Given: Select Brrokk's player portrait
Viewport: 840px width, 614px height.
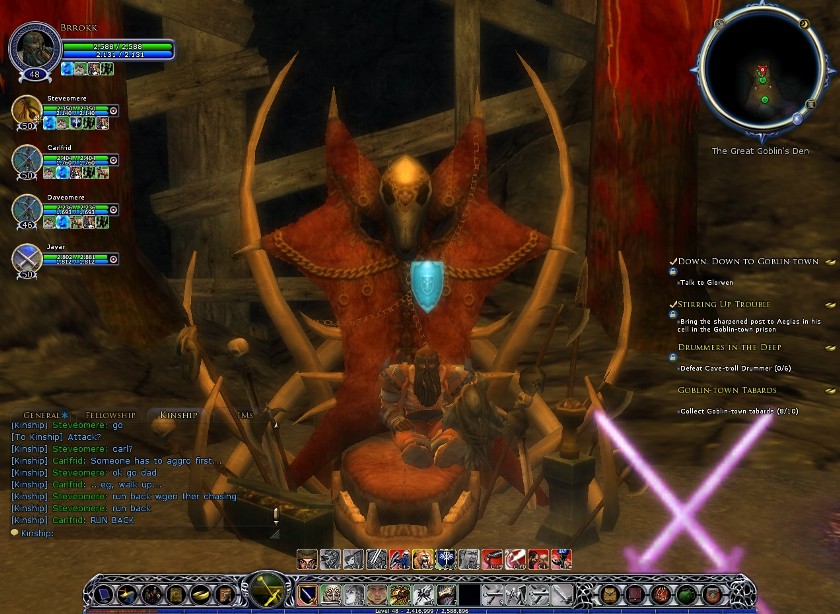Looking at the screenshot, I should coord(32,50).
